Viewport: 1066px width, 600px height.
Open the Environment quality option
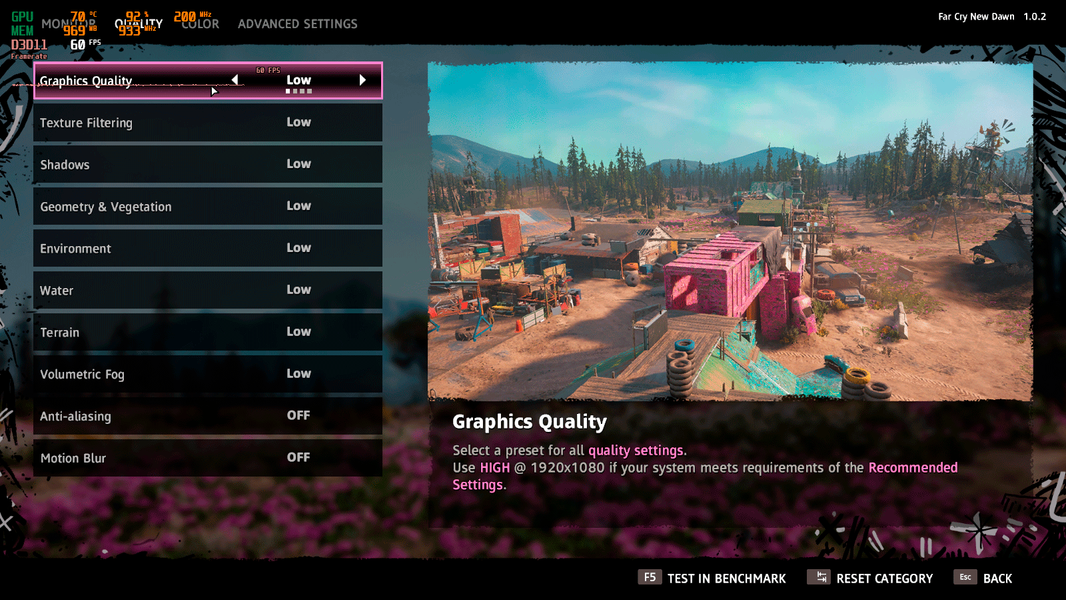click(207, 249)
